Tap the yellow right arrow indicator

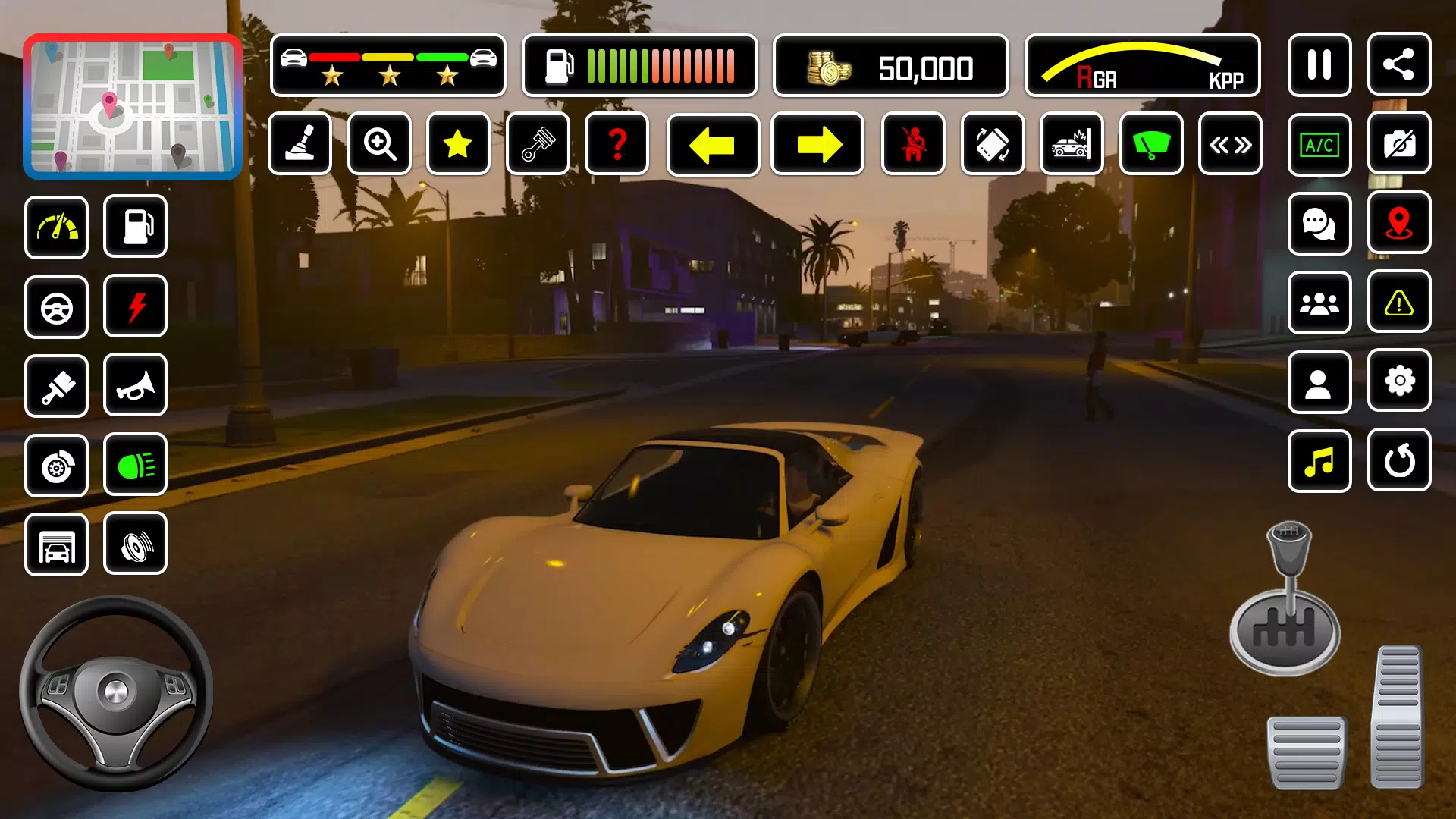[x=817, y=144]
